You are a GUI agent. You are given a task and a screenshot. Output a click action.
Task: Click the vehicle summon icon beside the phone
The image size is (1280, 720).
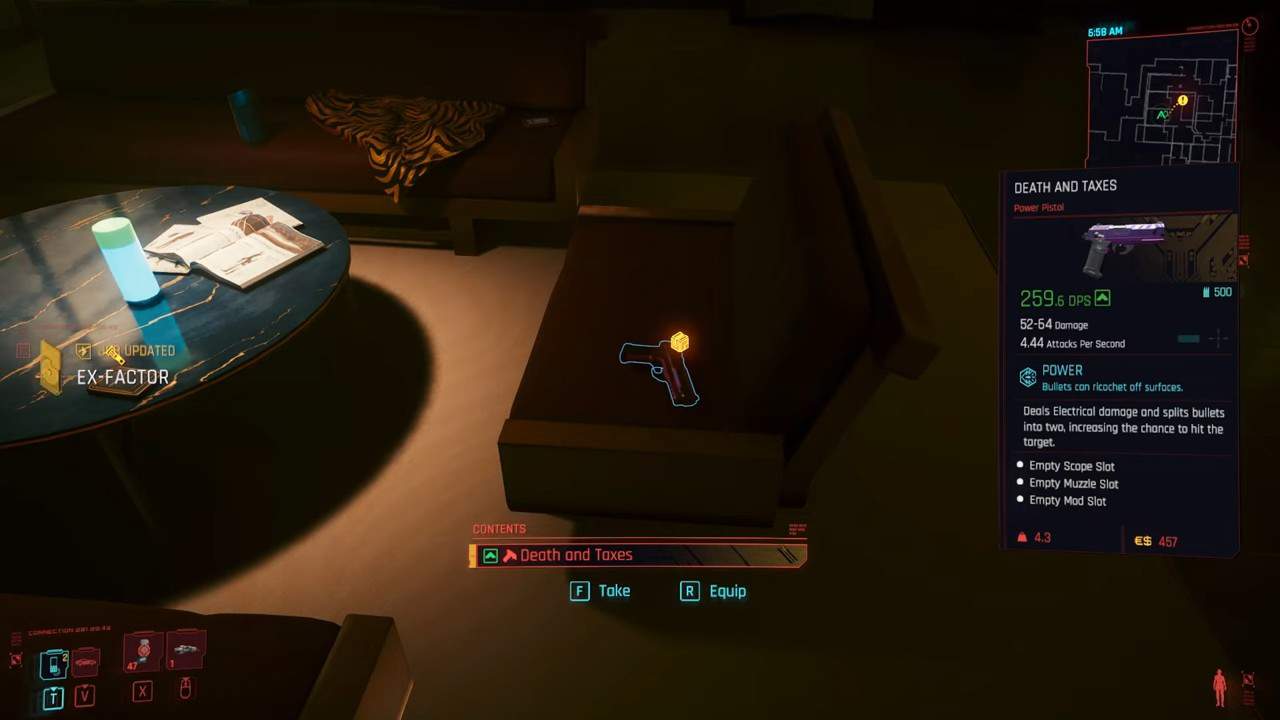pyautogui.click(x=84, y=662)
